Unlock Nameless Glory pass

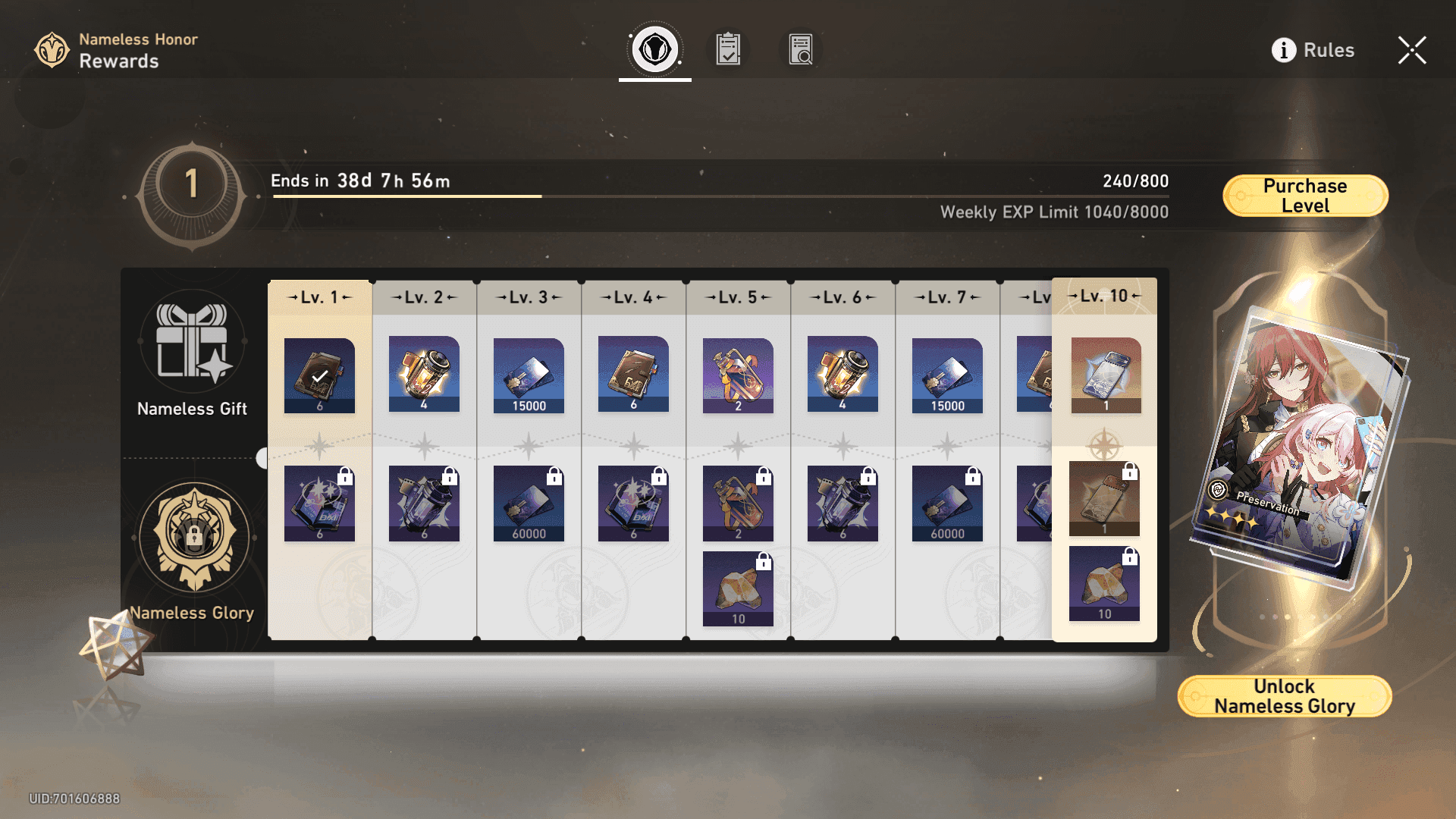point(1284,696)
